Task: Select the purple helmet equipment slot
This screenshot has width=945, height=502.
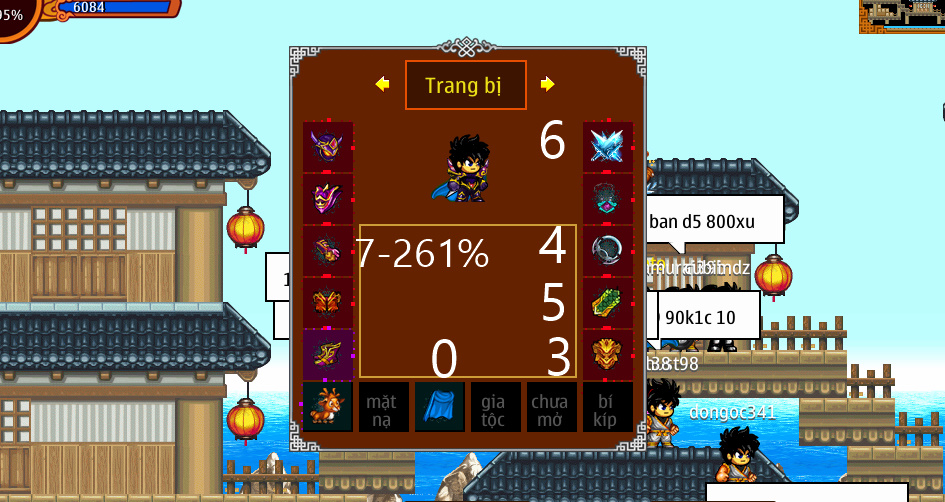Action: tap(328, 147)
